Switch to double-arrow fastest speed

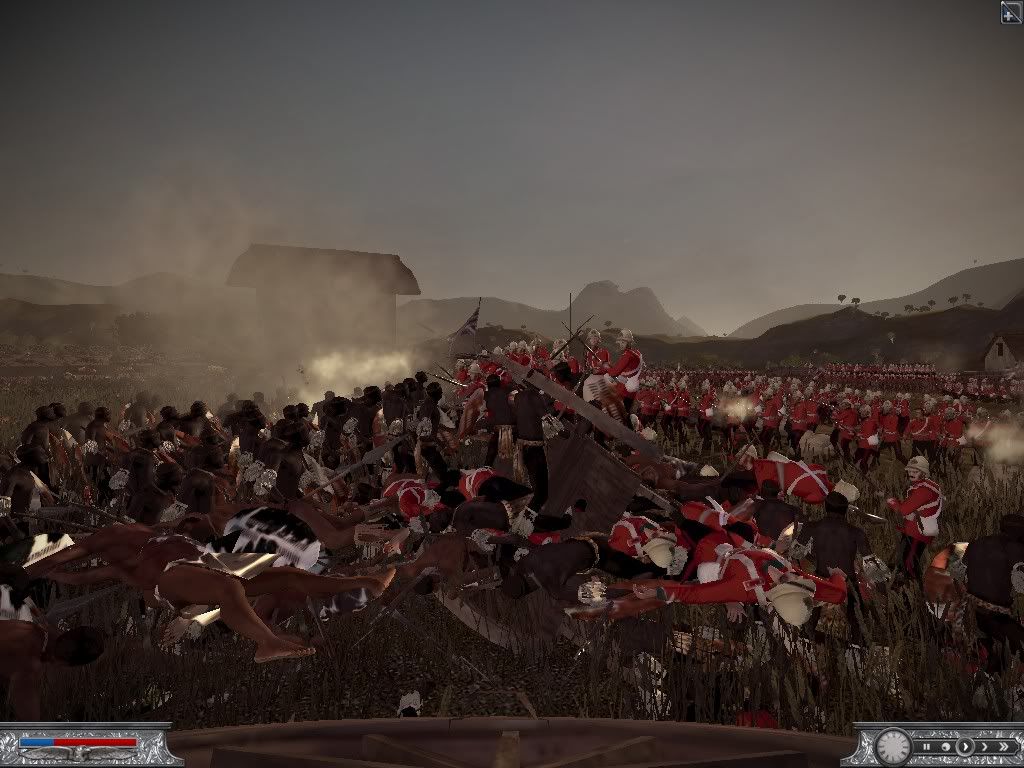(1004, 747)
